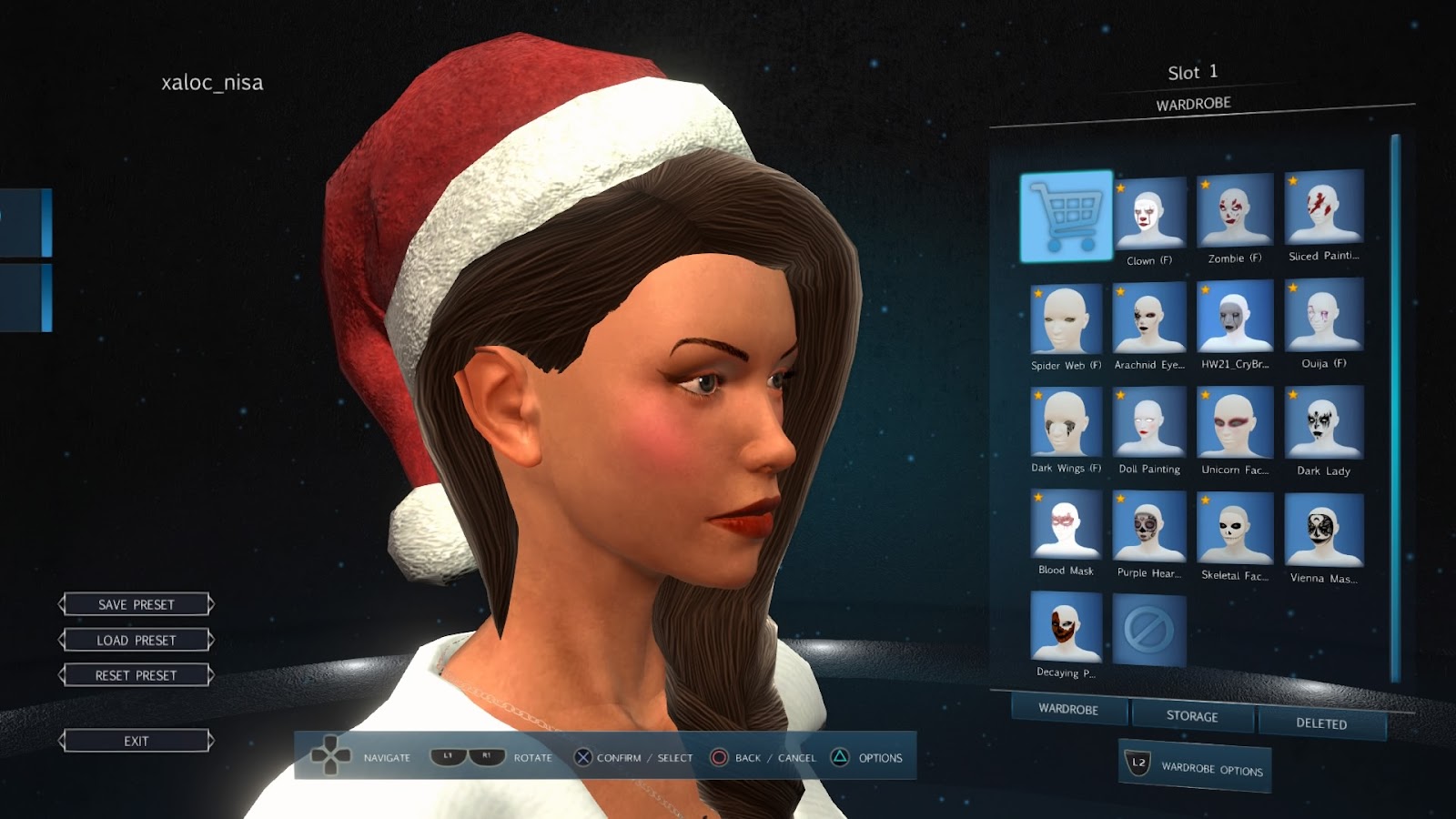
Task: Select the Ouija (F) face paint
Action: click(x=1324, y=315)
